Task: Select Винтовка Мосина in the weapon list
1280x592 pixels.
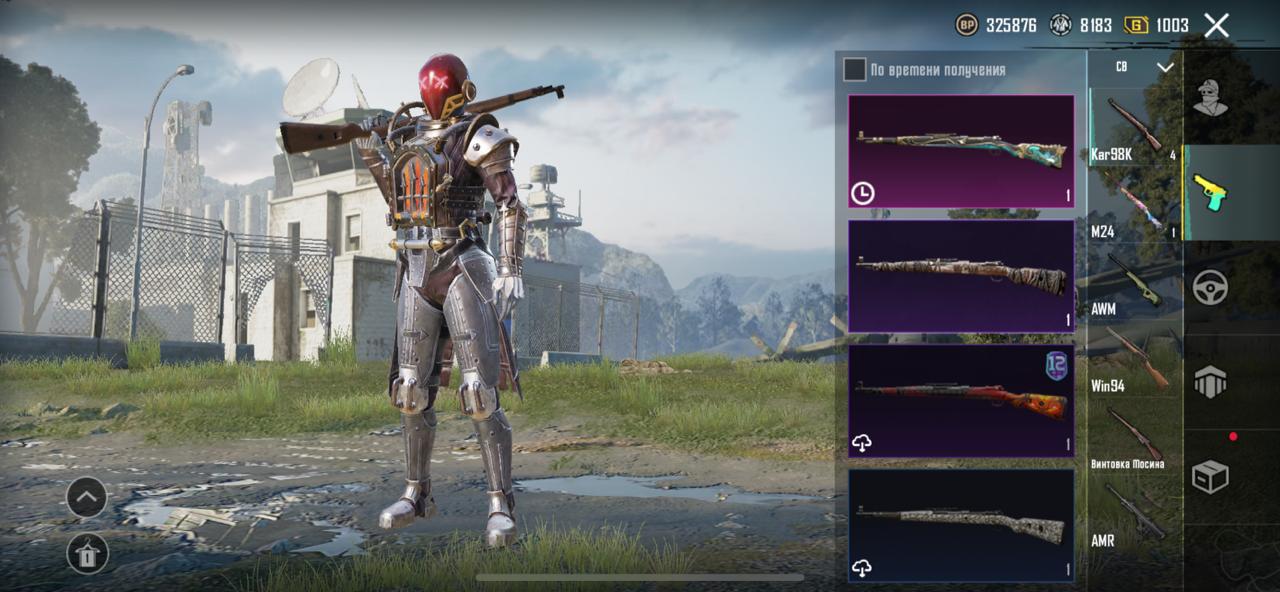Action: pyautogui.click(x=1134, y=438)
